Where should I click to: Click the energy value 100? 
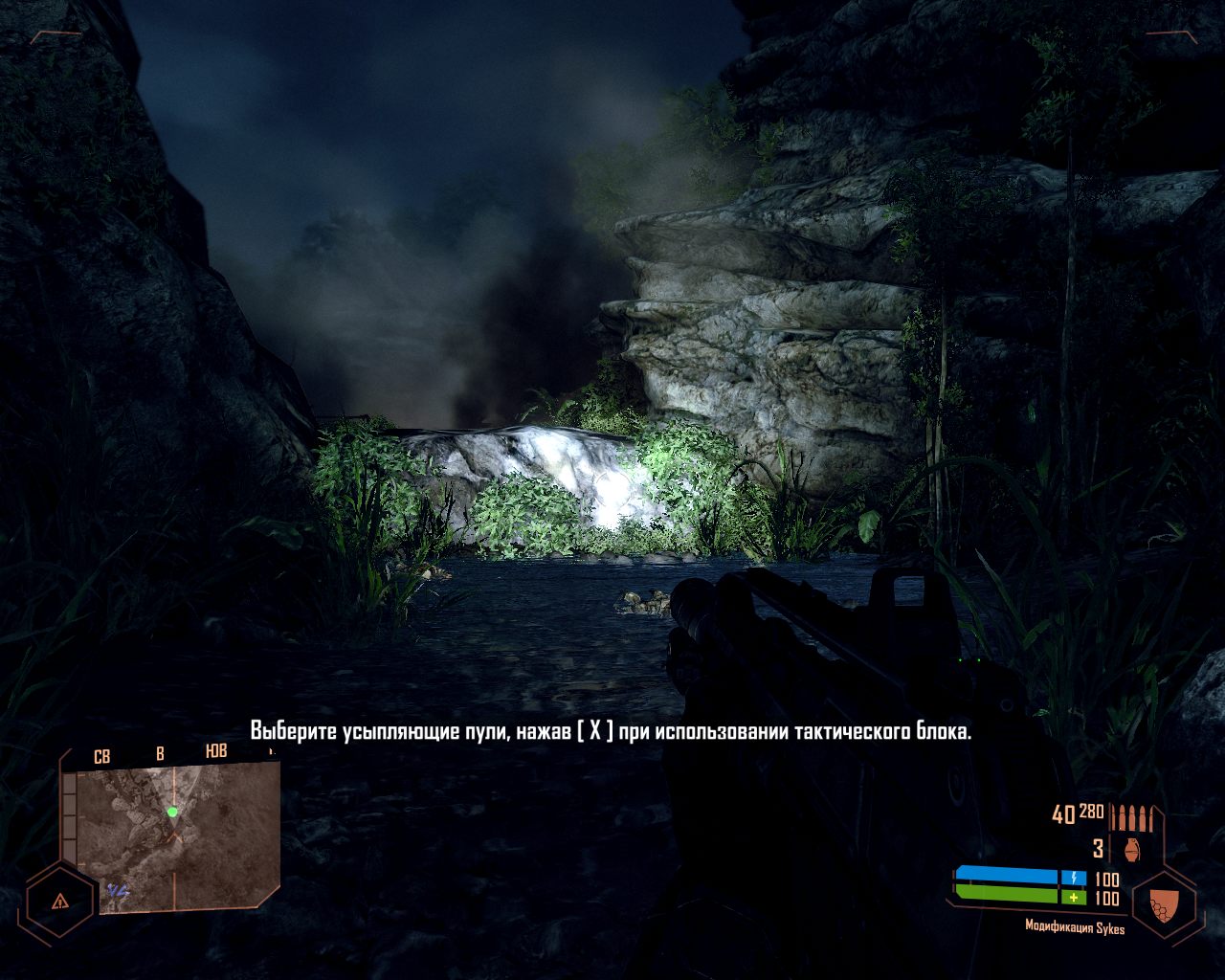1107,880
